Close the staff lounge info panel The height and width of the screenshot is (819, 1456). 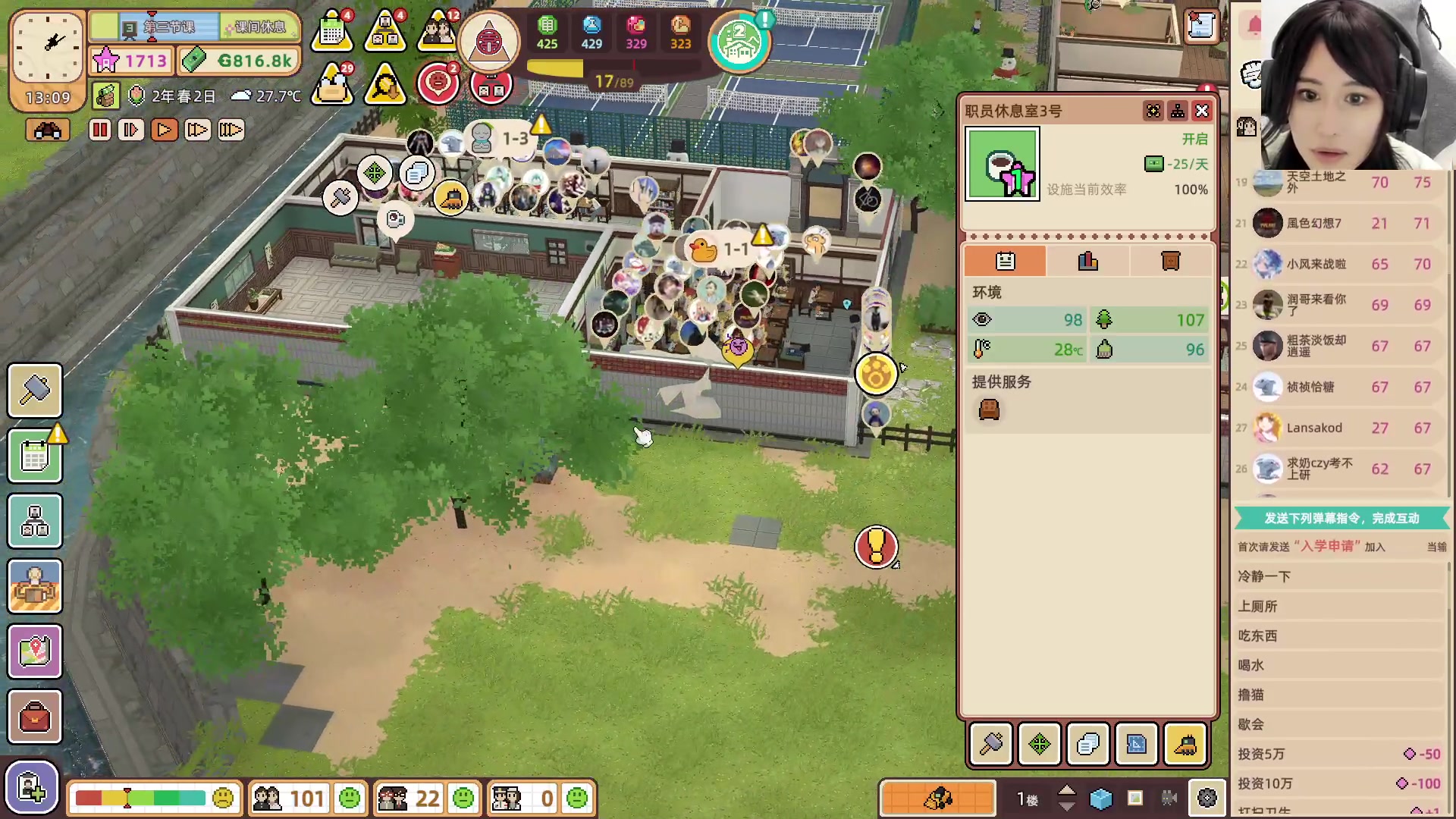pos(1202,111)
